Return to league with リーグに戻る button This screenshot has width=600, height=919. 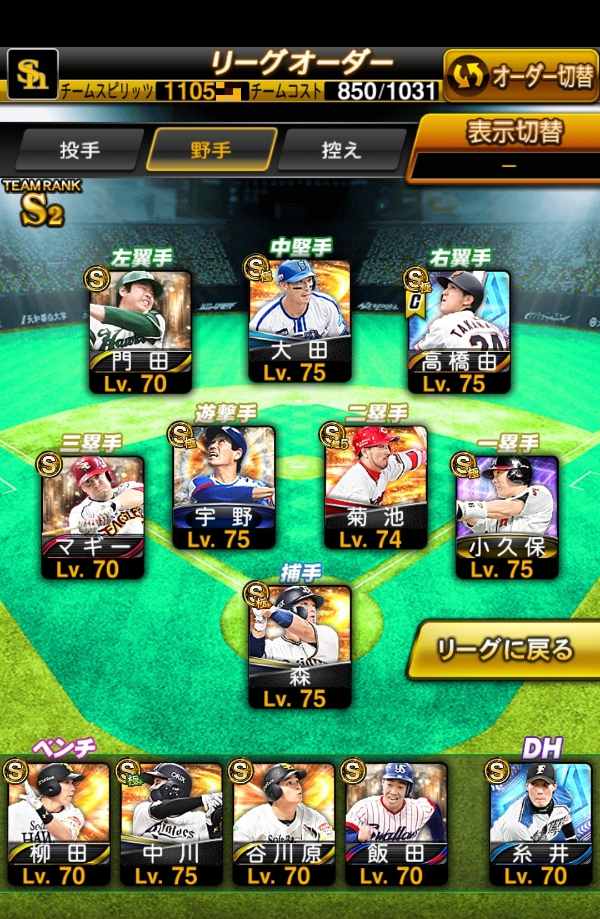[505, 650]
